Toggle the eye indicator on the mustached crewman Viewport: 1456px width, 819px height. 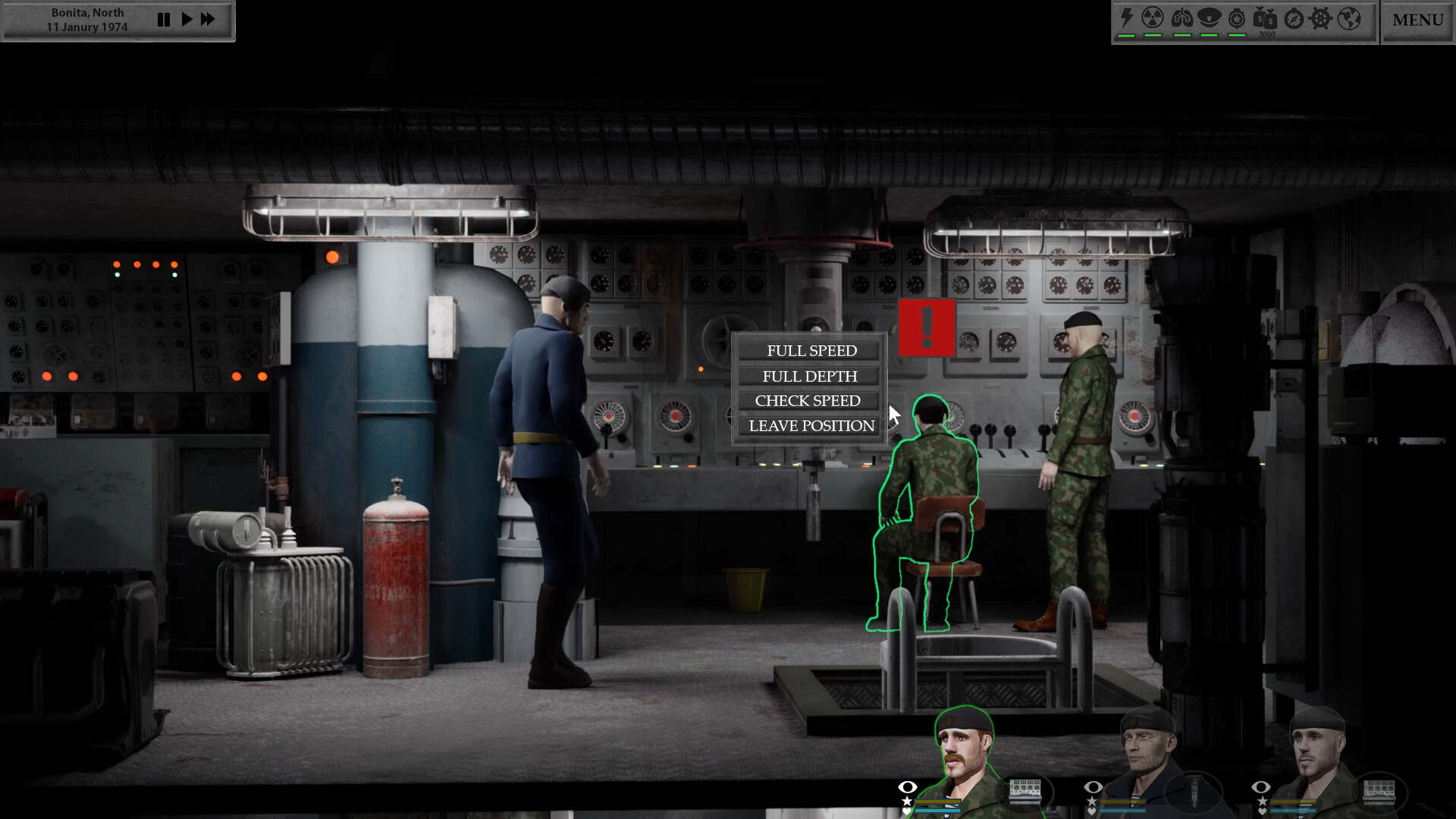907,789
